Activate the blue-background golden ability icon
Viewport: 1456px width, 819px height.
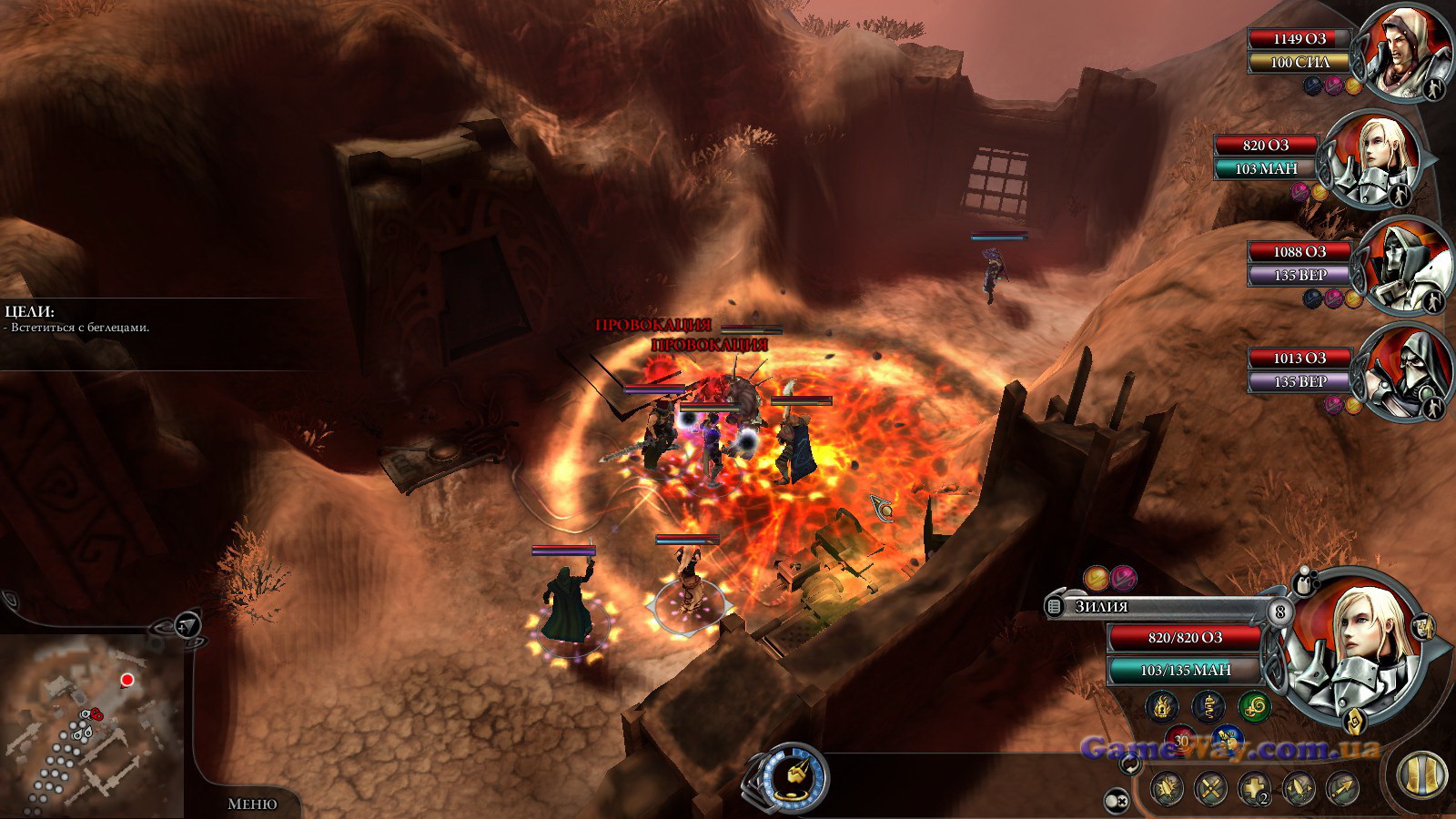point(1228,739)
